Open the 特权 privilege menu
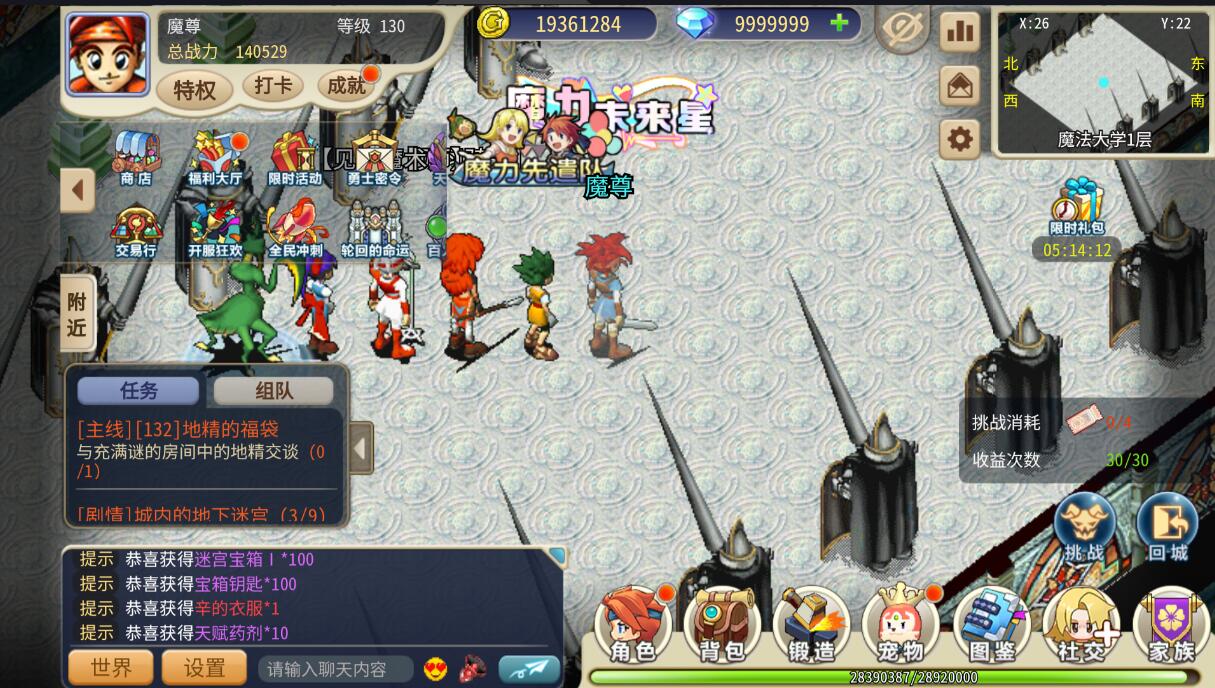This screenshot has height=688, width=1215. click(195, 90)
